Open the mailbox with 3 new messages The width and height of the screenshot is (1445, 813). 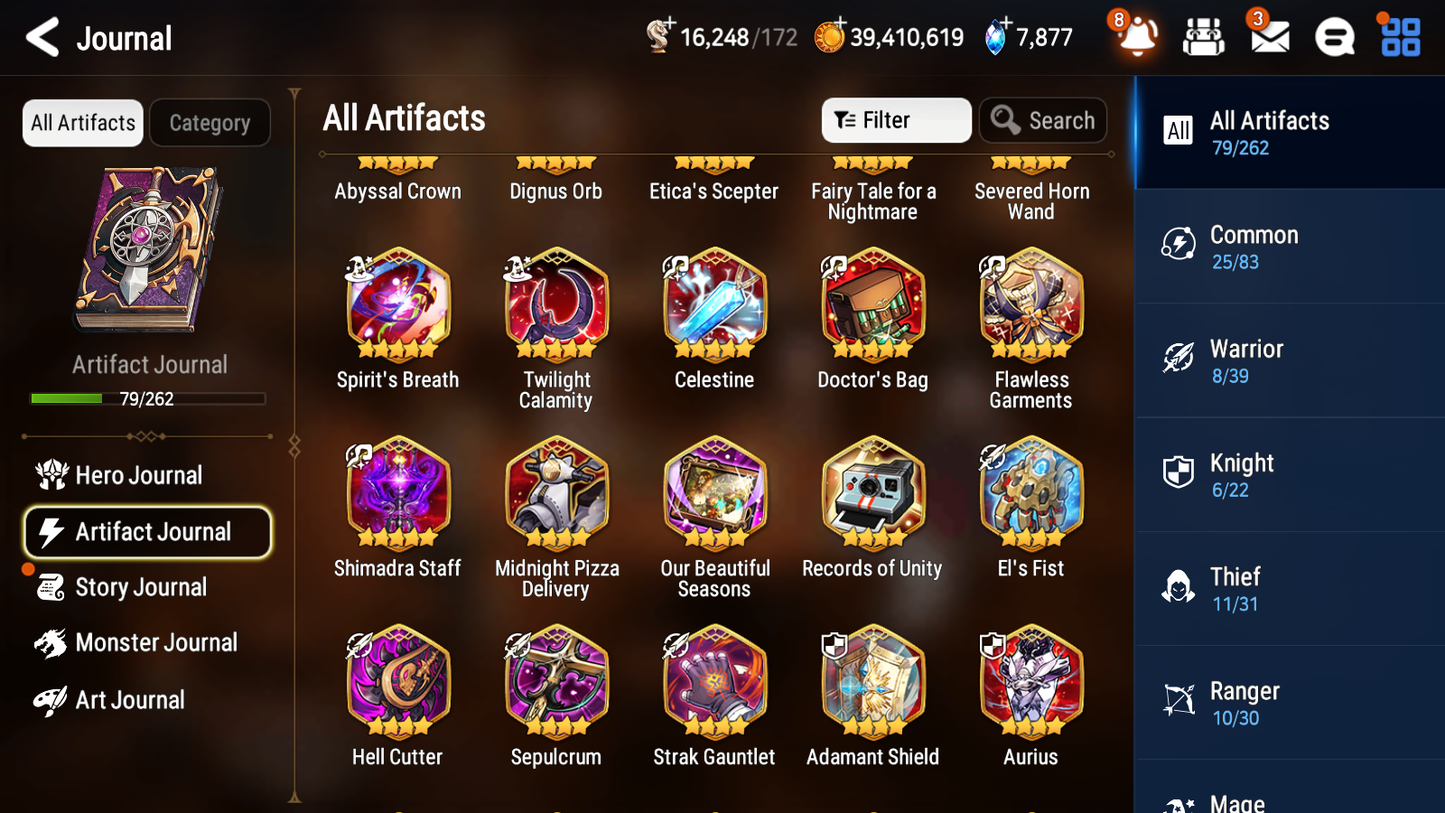(1269, 37)
